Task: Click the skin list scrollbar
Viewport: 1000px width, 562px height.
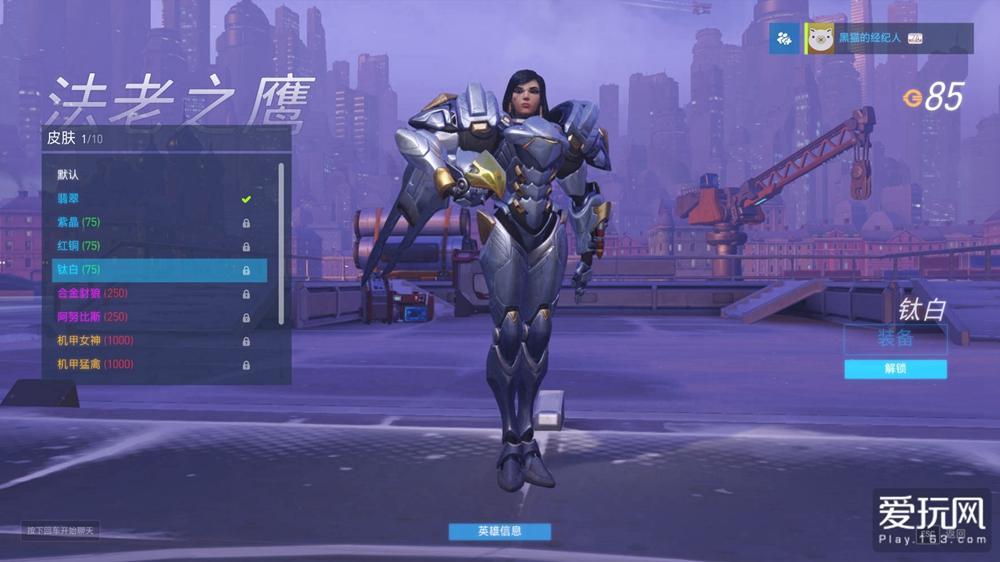Action: tap(281, 240)
